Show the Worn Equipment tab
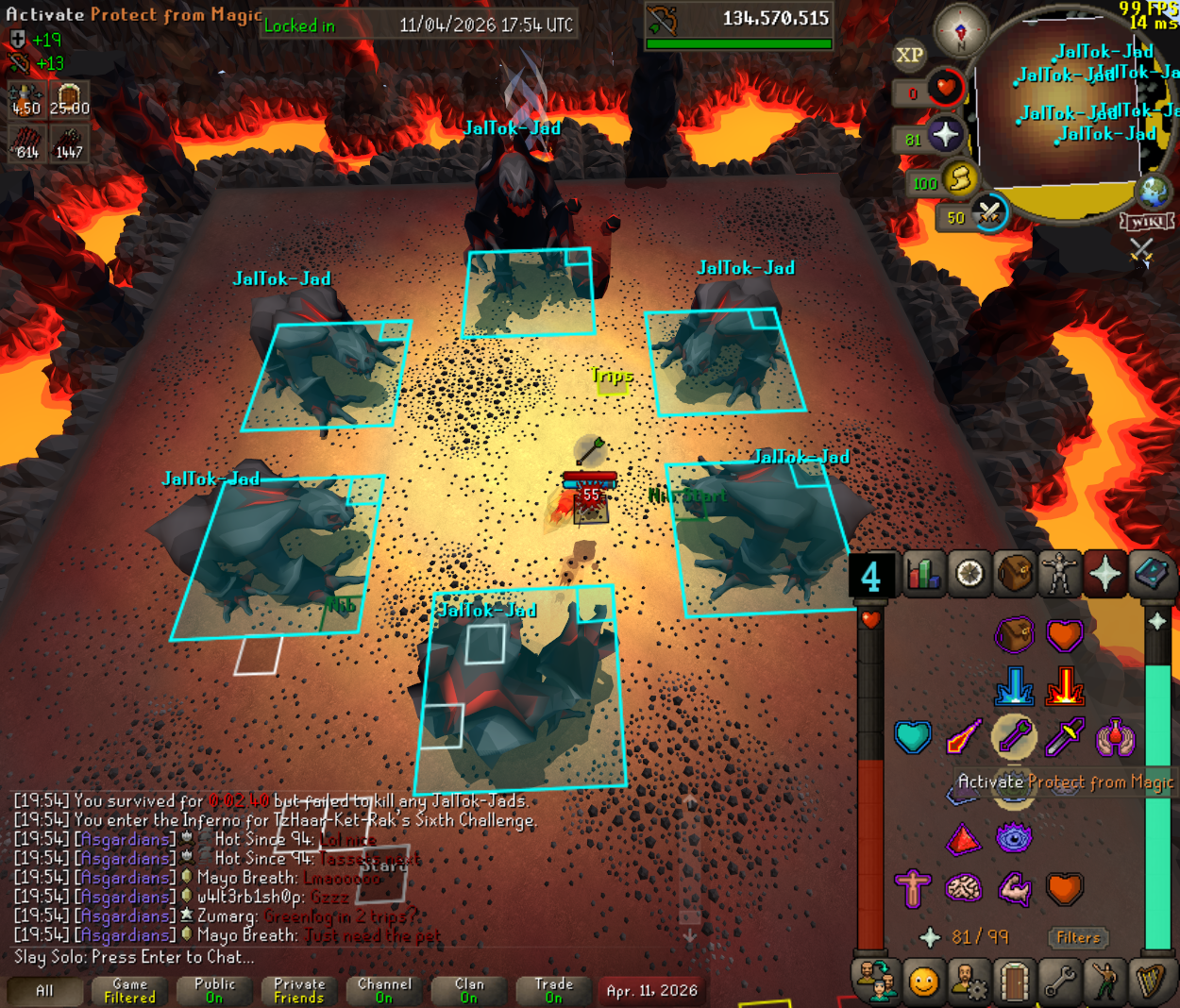The image size is (1180, 1008). 1060,574
